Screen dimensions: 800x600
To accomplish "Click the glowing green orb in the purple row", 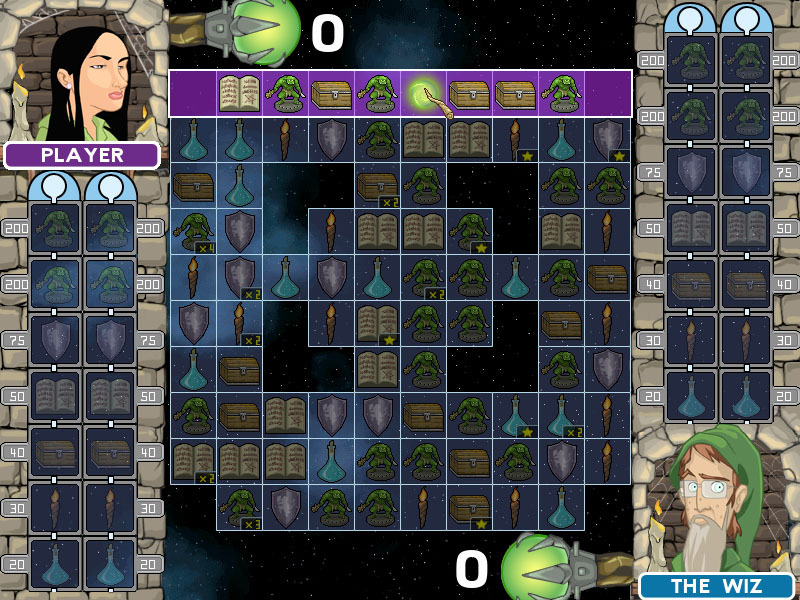I will (x=423, y=94).
